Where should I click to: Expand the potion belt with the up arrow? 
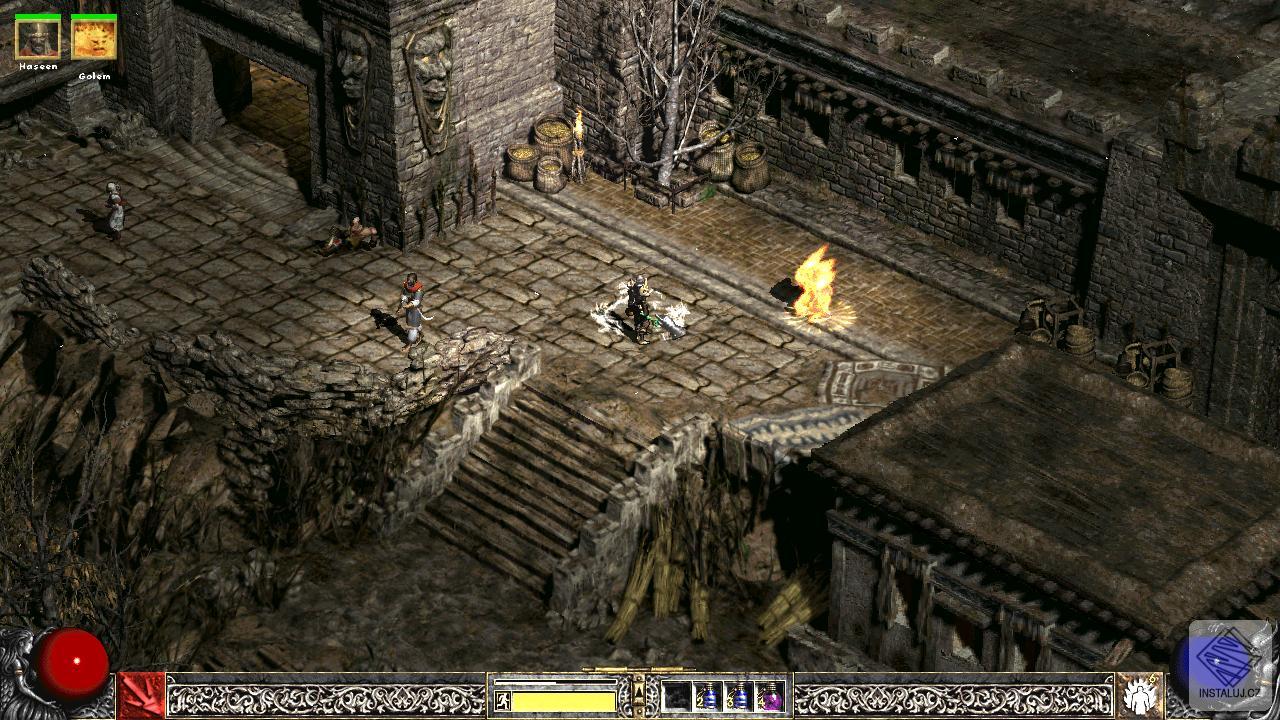(638, 693)
